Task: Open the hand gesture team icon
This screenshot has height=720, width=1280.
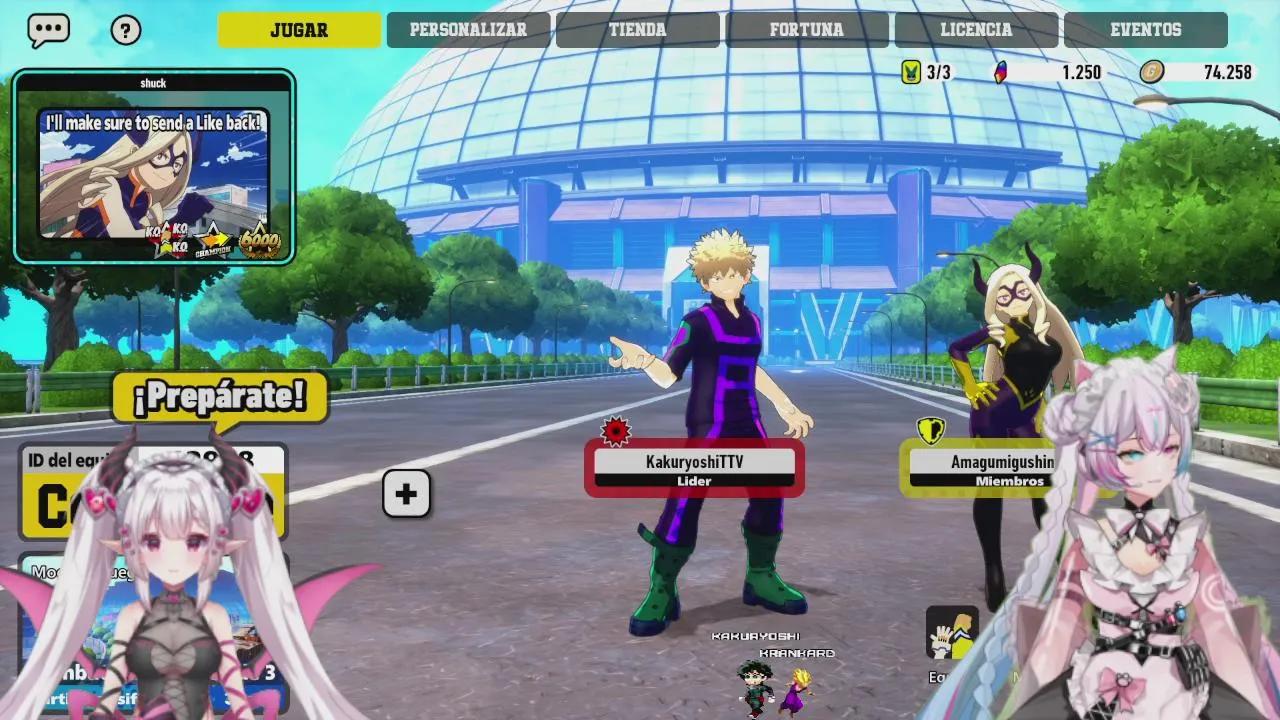Action: tap(951, 633)
